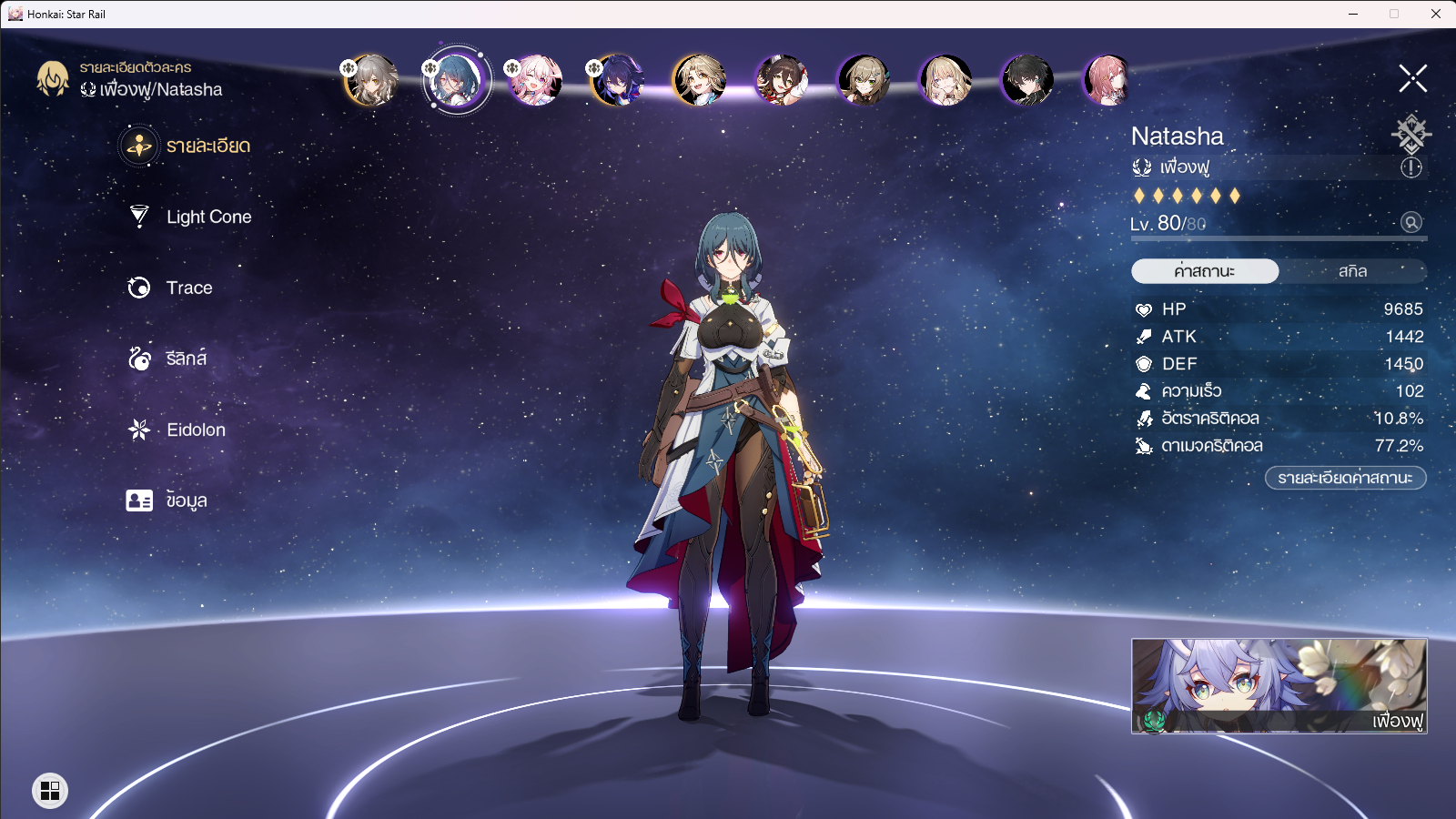Click the grid menu icon bottom left corner

[x=50, y=791]
